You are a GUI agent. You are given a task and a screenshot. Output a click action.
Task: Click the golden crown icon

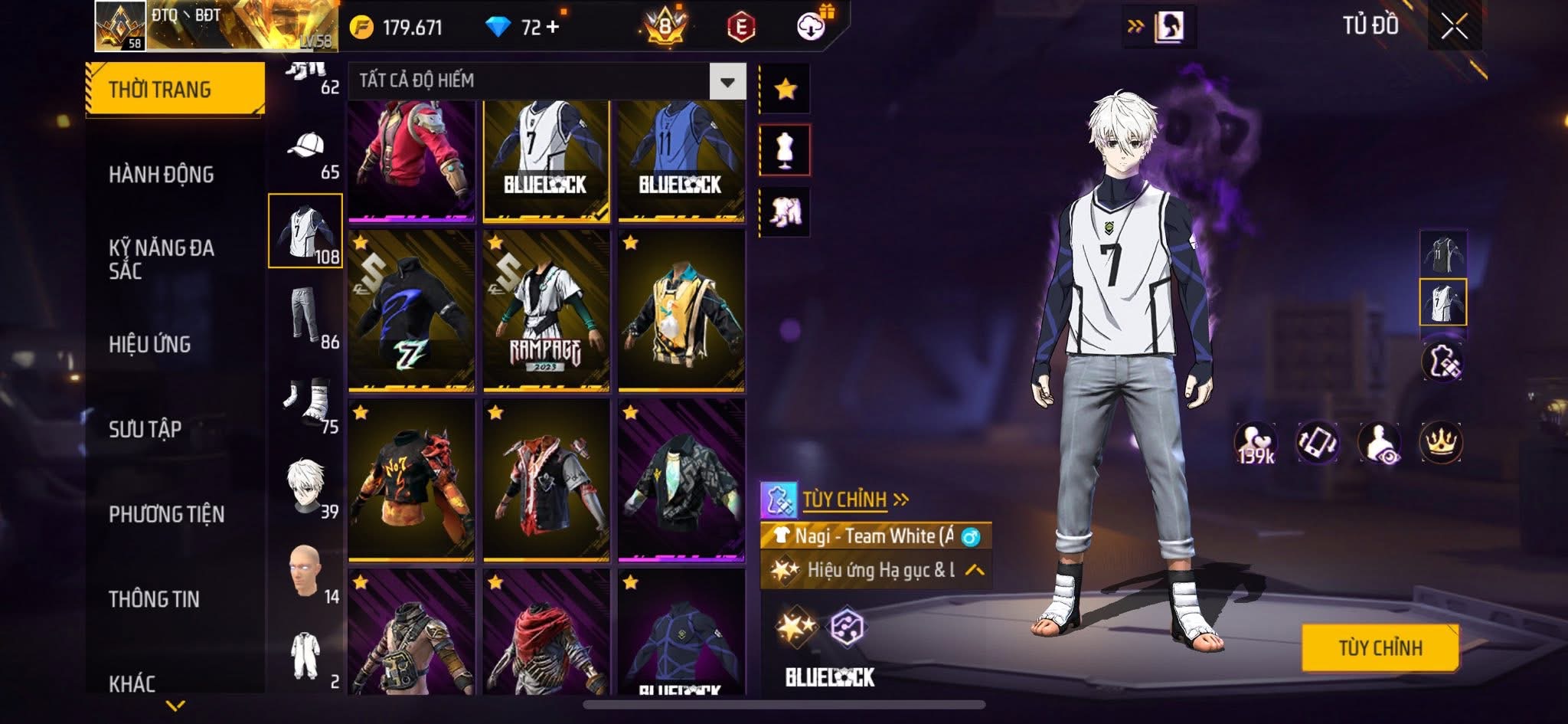pos(1441,442)
